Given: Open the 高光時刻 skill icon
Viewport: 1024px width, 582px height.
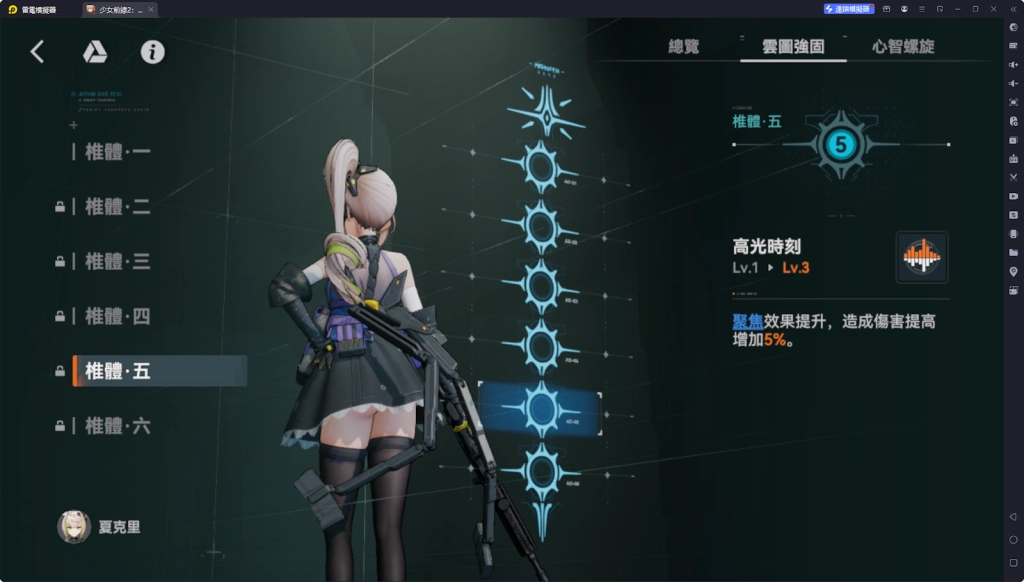Looking at the screenshot, I should pos(921,257).
